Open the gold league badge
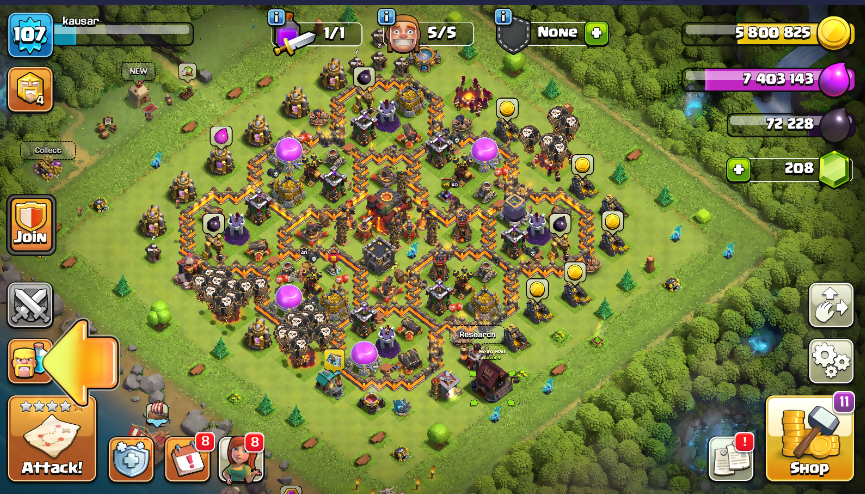865x494 pixels. point(29,89)
